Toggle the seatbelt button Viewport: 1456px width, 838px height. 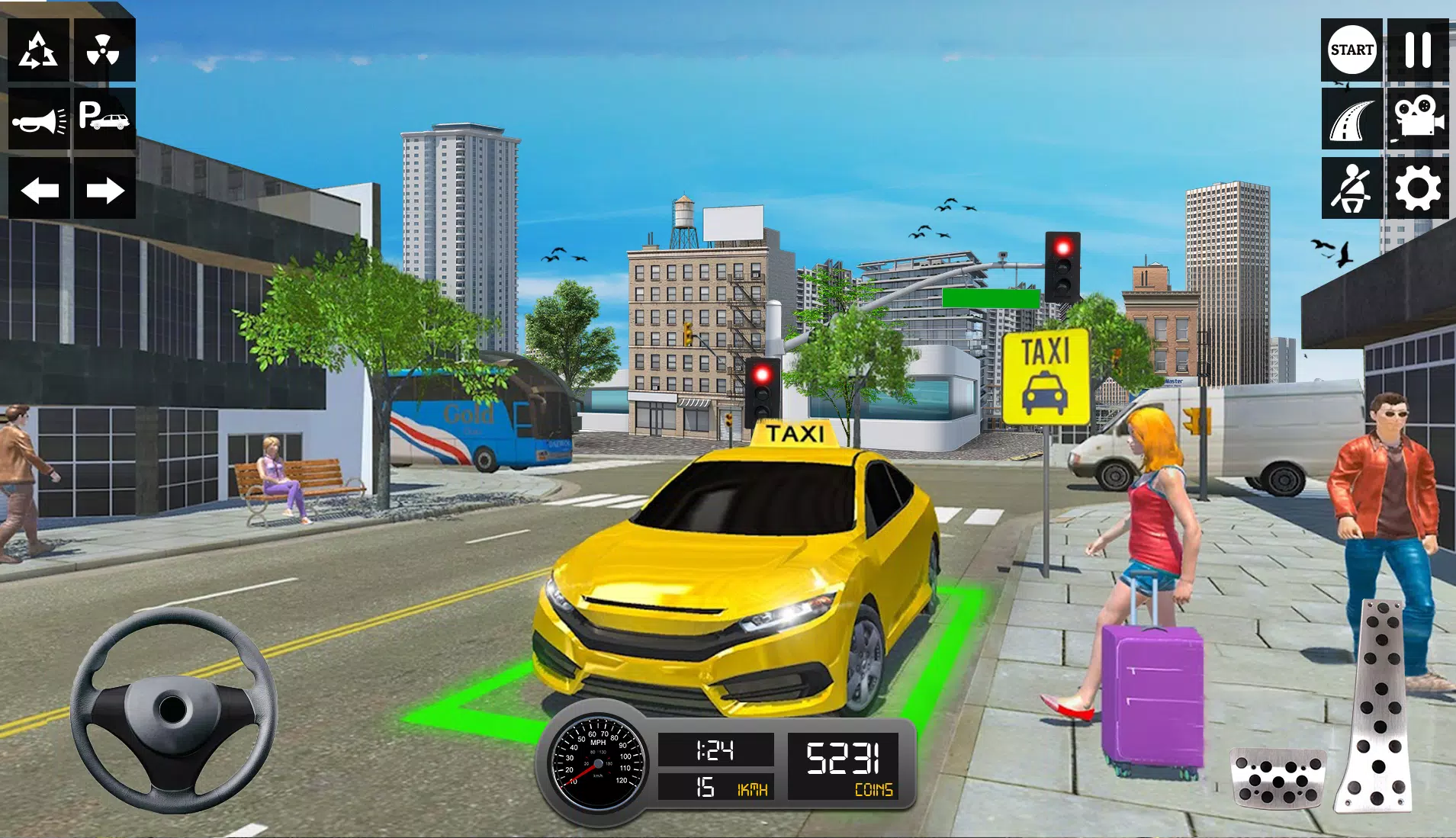tap(1352, 189)
